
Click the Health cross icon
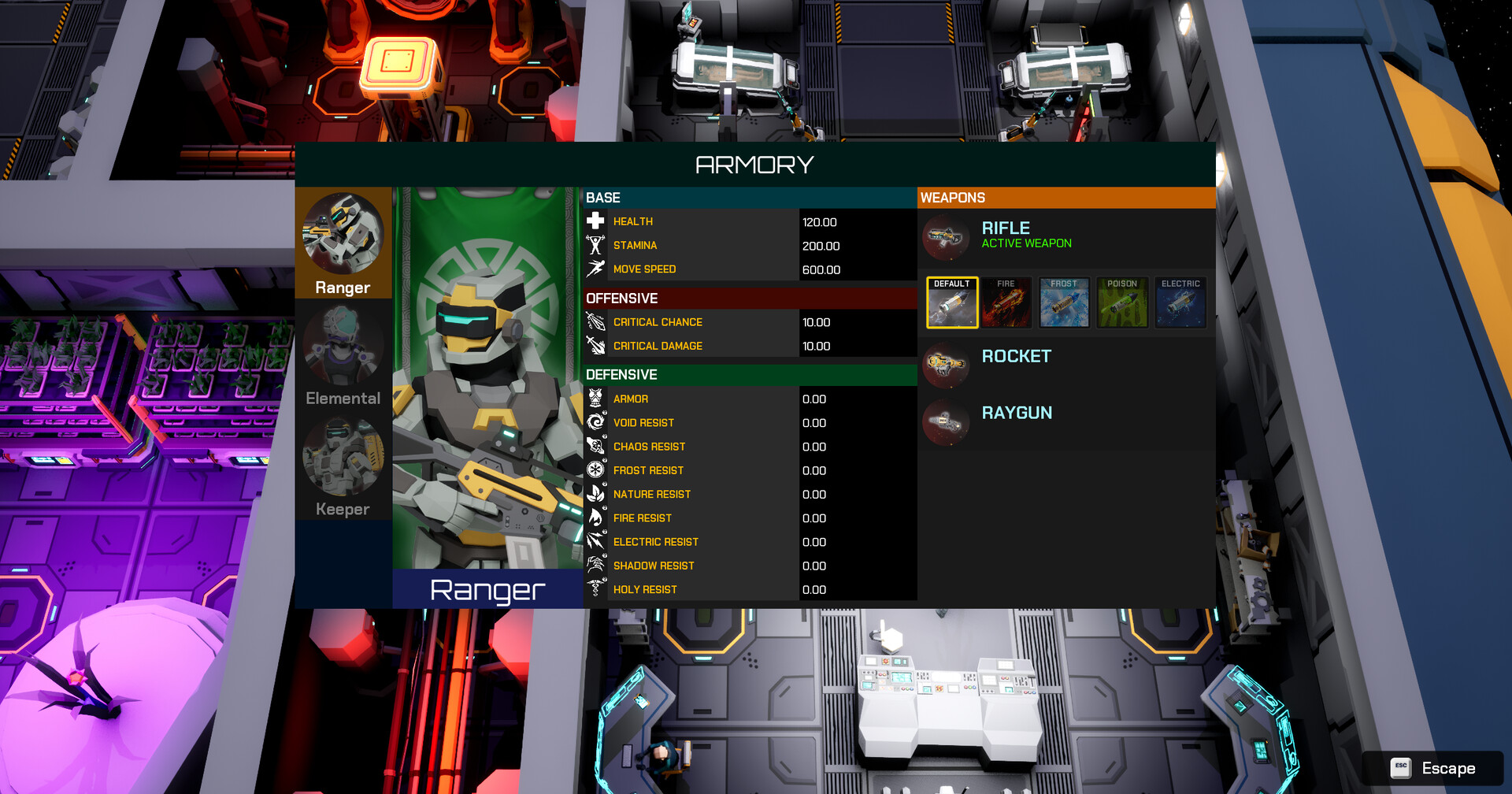(x=596, y=221)
